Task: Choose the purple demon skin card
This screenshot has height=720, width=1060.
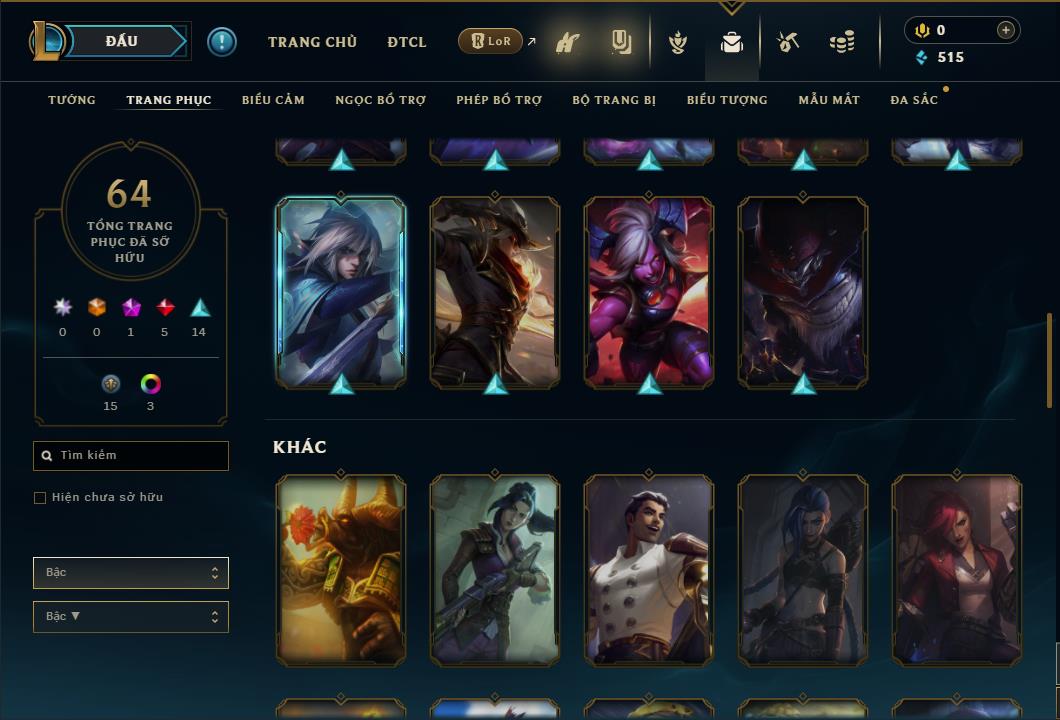Action: click(649, 292)
